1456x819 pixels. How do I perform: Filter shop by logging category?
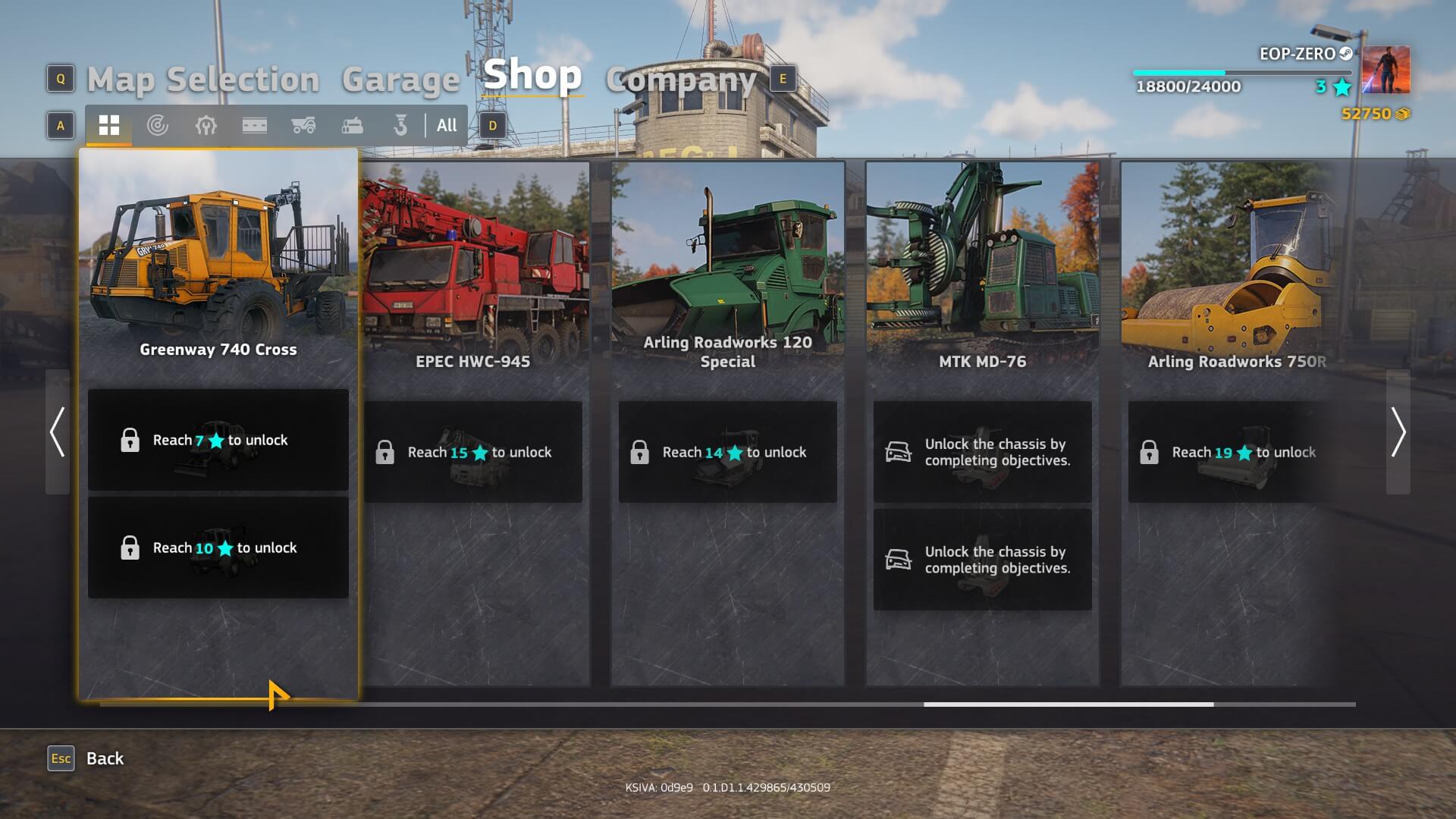click(x=352, y=126)
